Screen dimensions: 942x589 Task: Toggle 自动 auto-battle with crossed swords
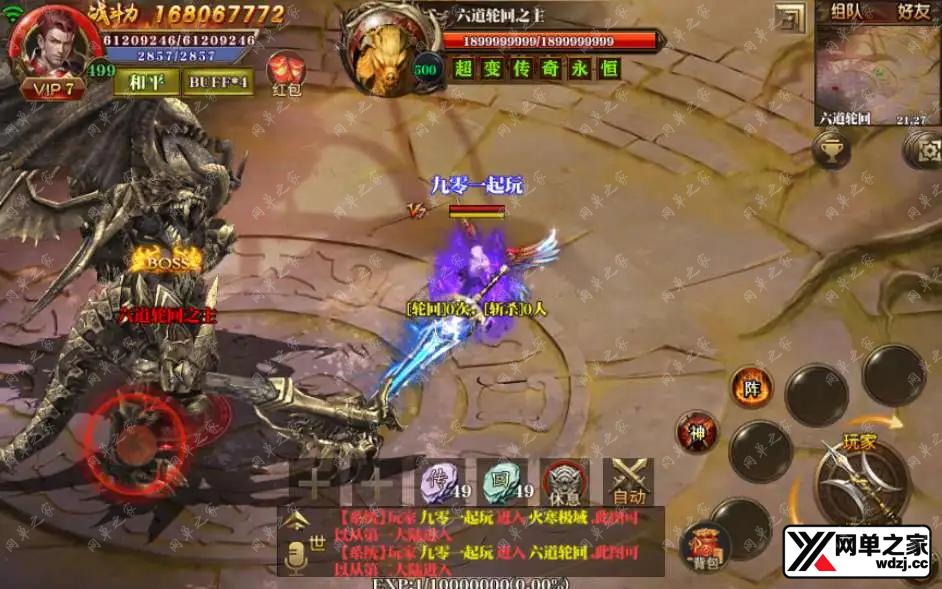point(629,482)
